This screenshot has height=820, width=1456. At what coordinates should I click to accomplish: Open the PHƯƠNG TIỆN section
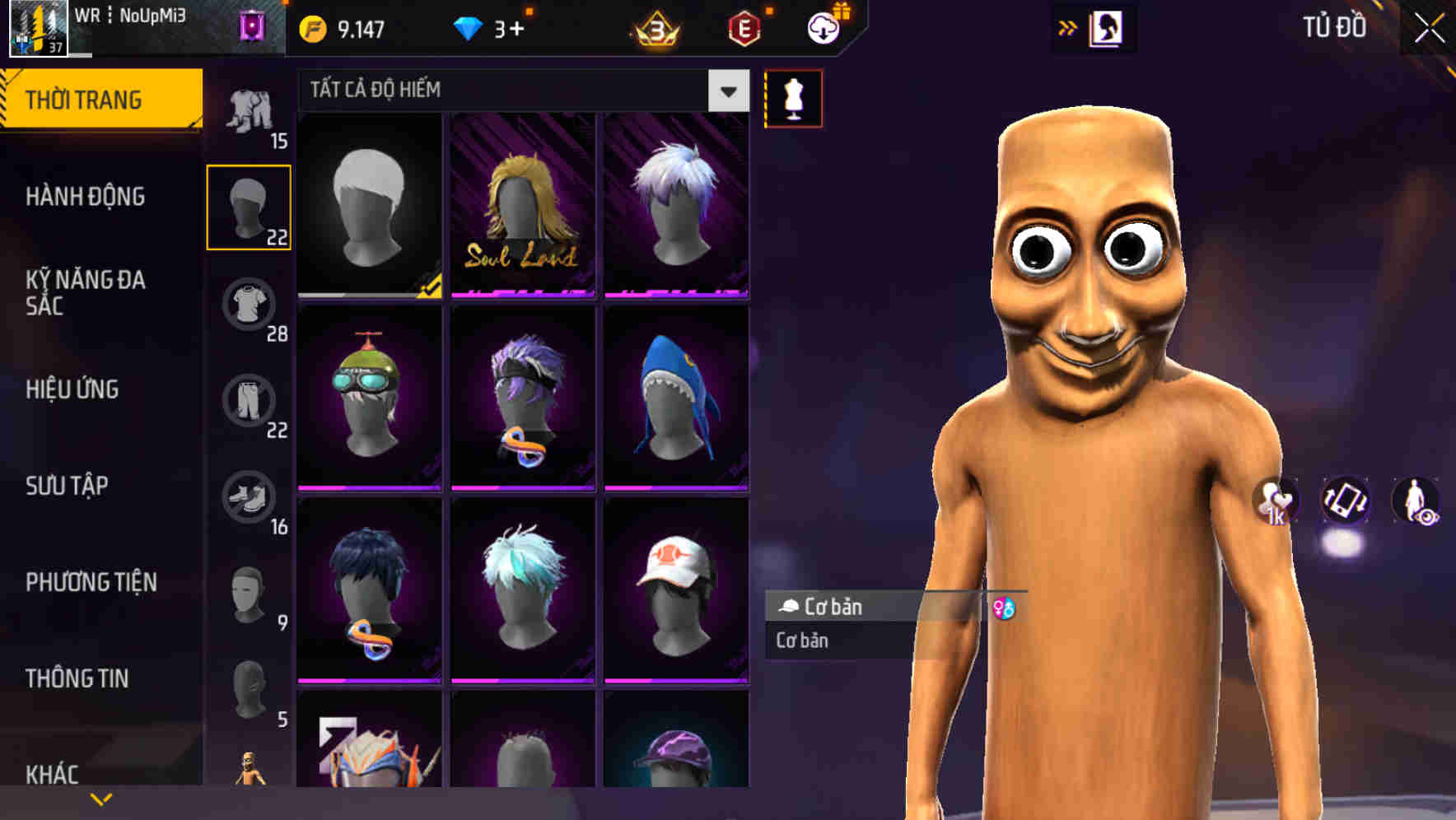(x=91, y=581)
